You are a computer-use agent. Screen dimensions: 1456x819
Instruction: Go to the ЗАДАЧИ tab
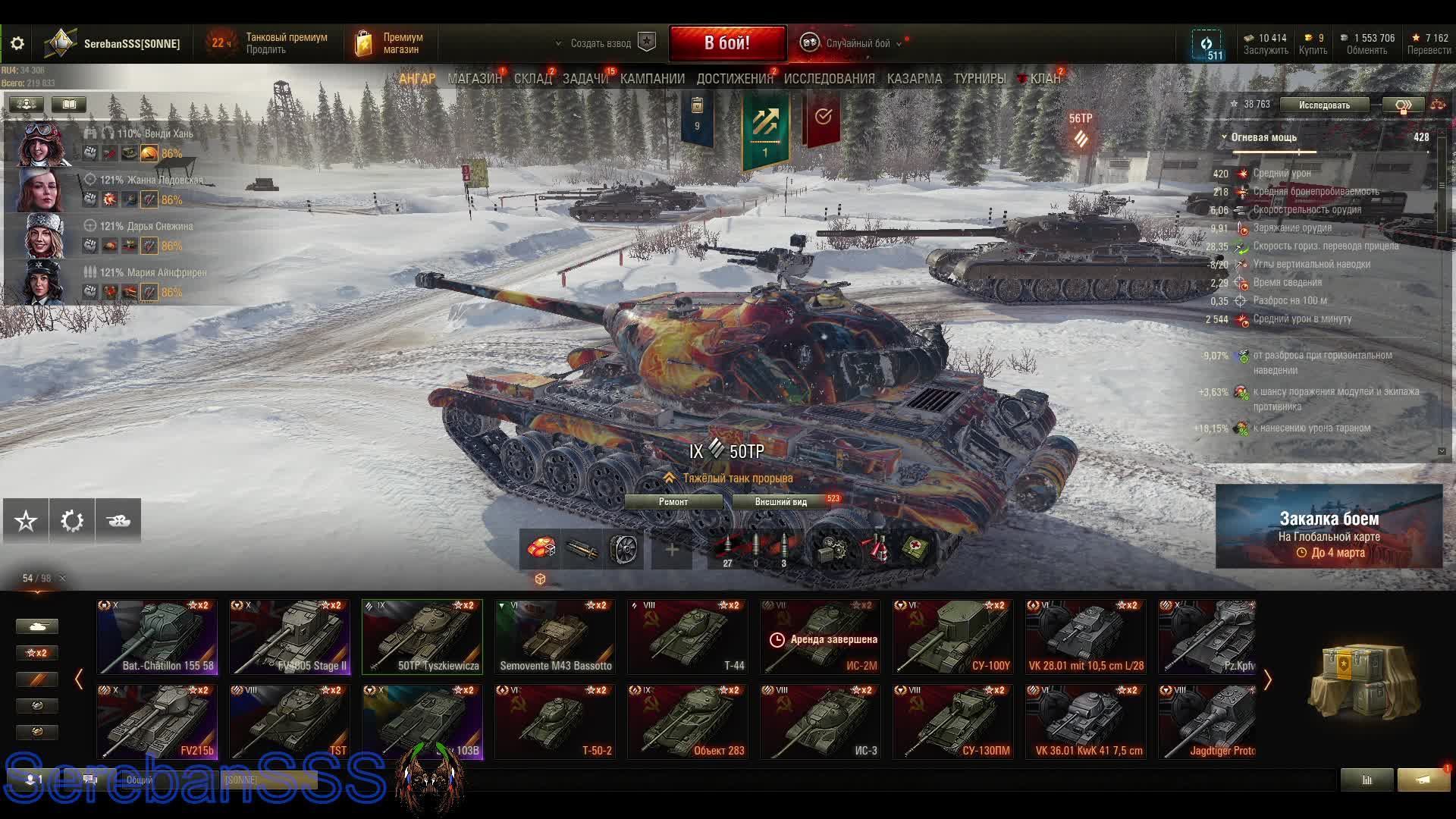coord(585,79)
